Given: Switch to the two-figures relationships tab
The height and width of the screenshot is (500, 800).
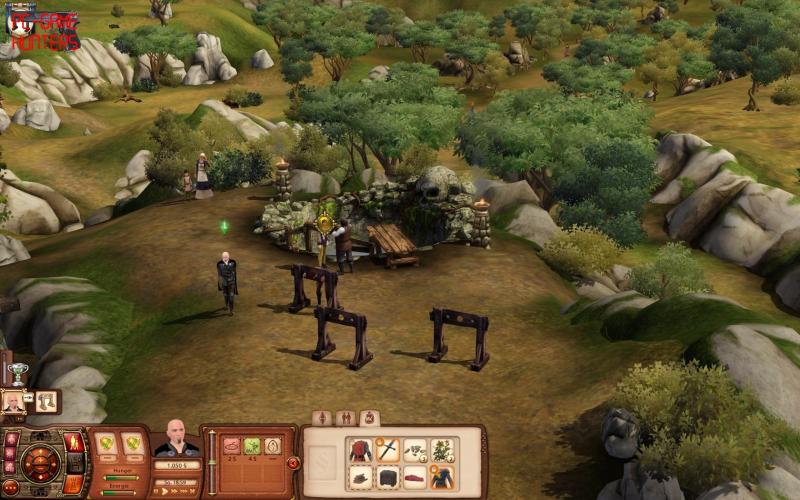Looking at the screenshot, I should tap(345, 418).
